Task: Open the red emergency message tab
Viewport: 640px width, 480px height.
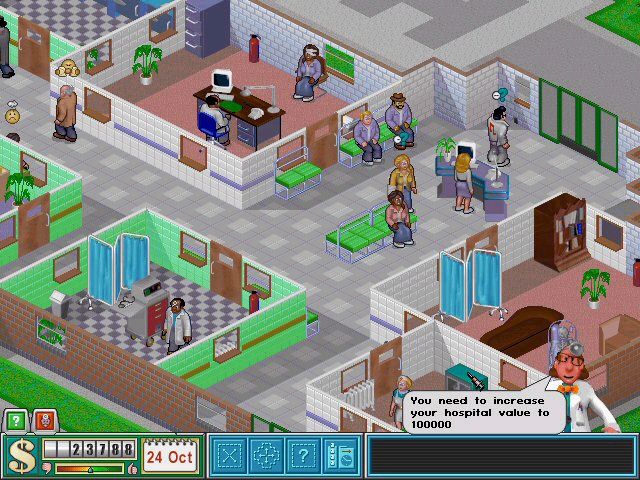Action: pyautogui.click(x=41, y=421)
